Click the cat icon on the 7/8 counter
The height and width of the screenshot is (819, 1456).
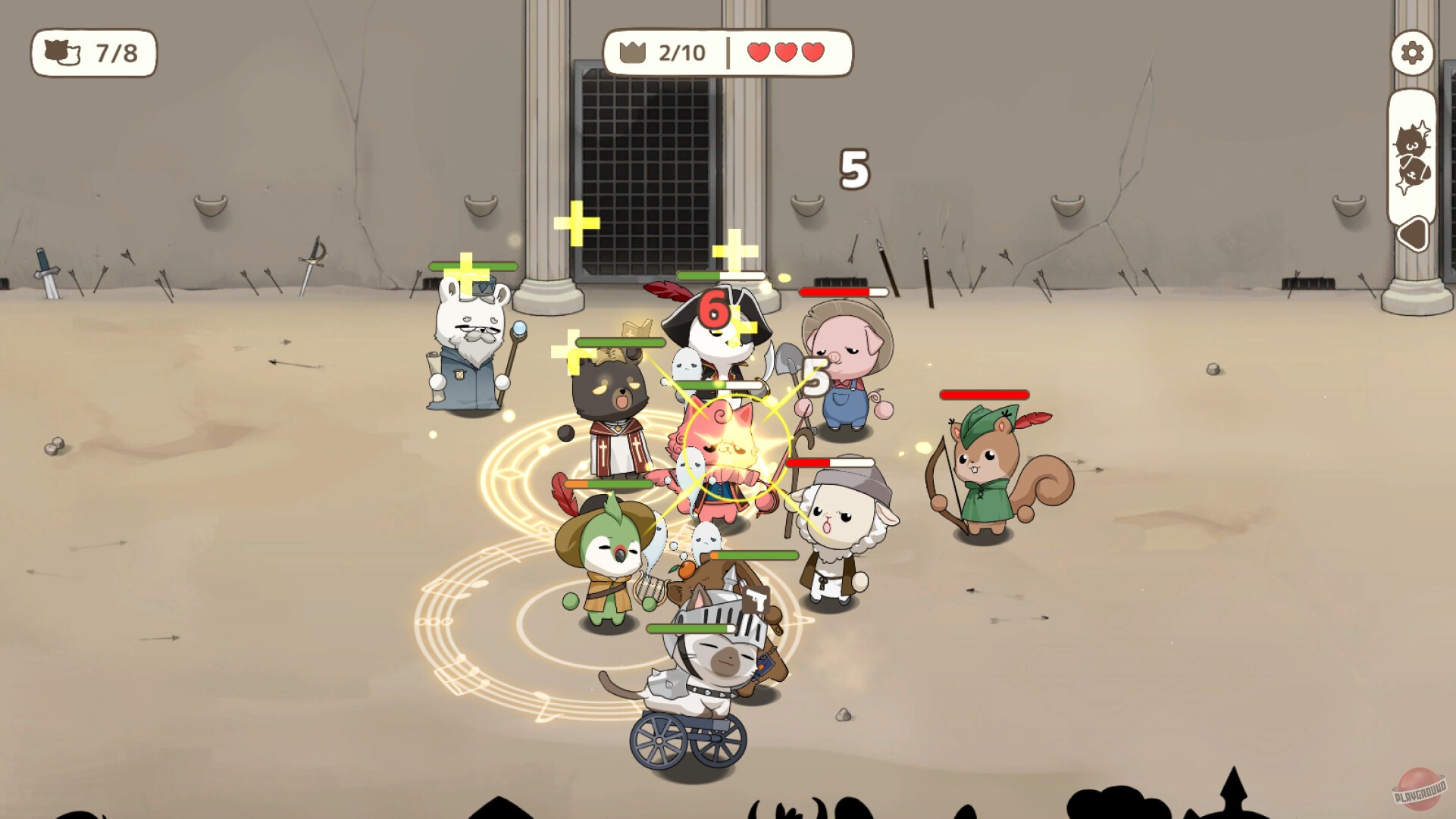63,53
